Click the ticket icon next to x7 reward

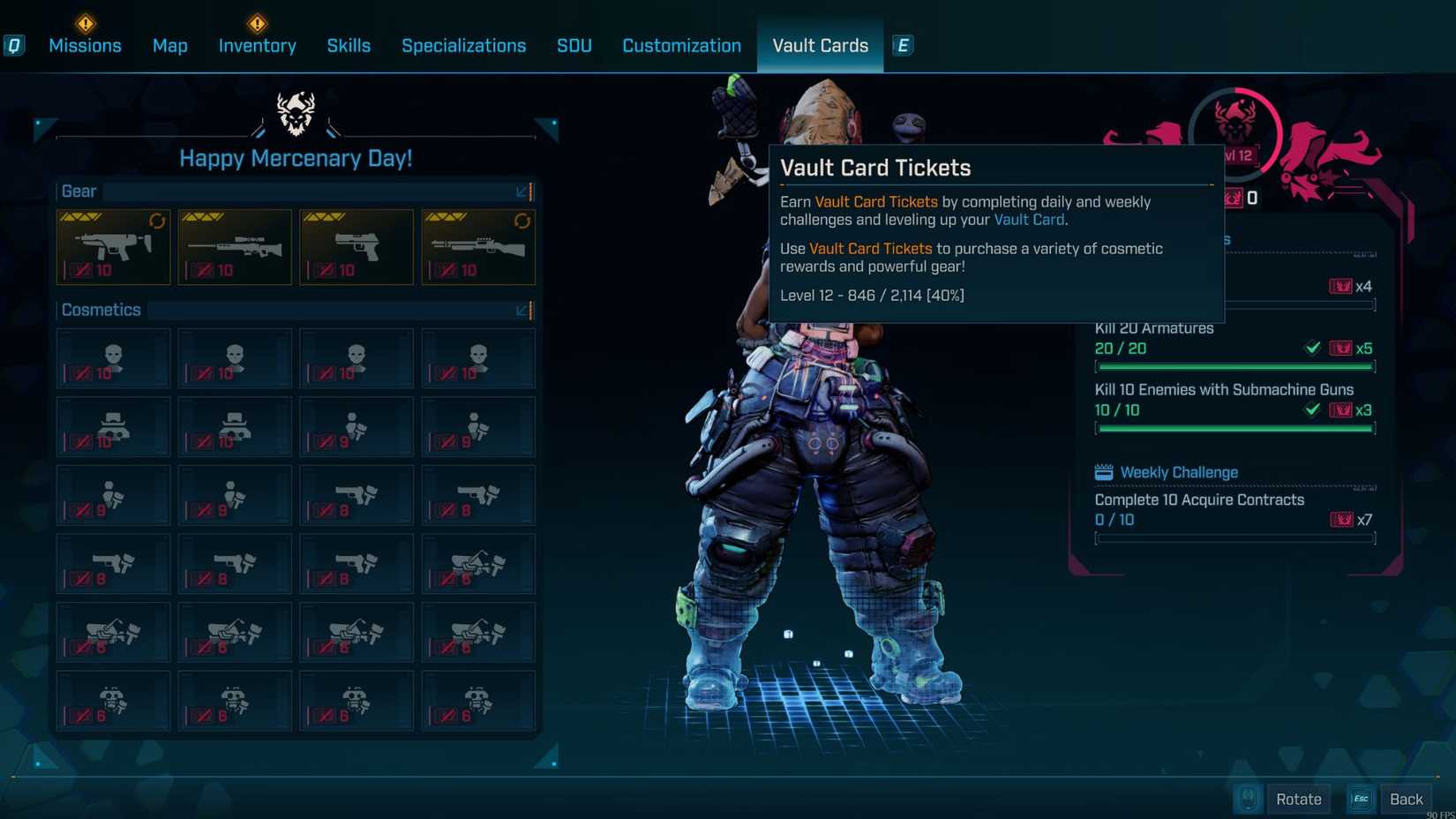click(1339, 520)
